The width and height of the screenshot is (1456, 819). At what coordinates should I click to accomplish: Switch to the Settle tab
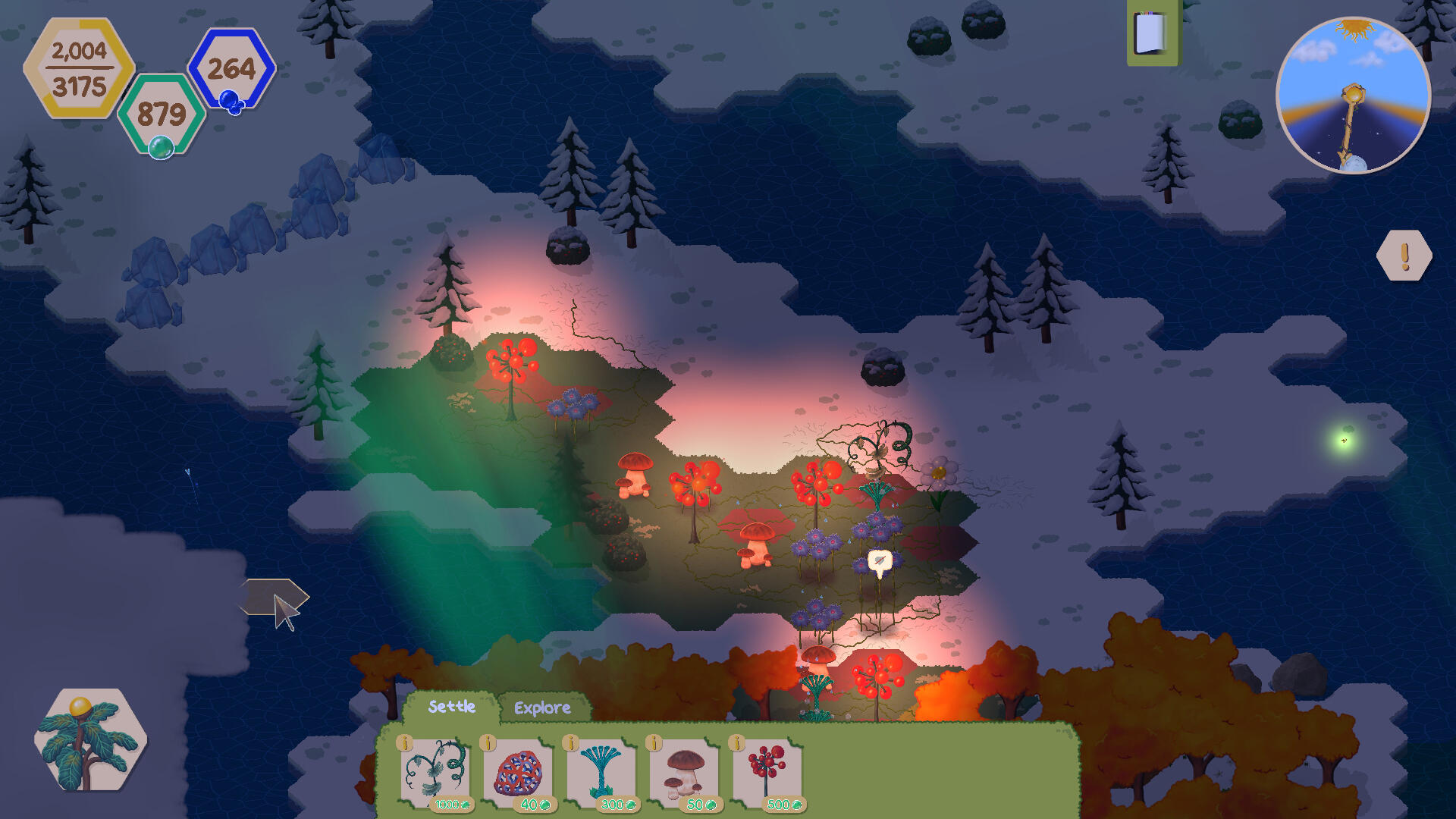pyautogui.click(x=451, y=707)
